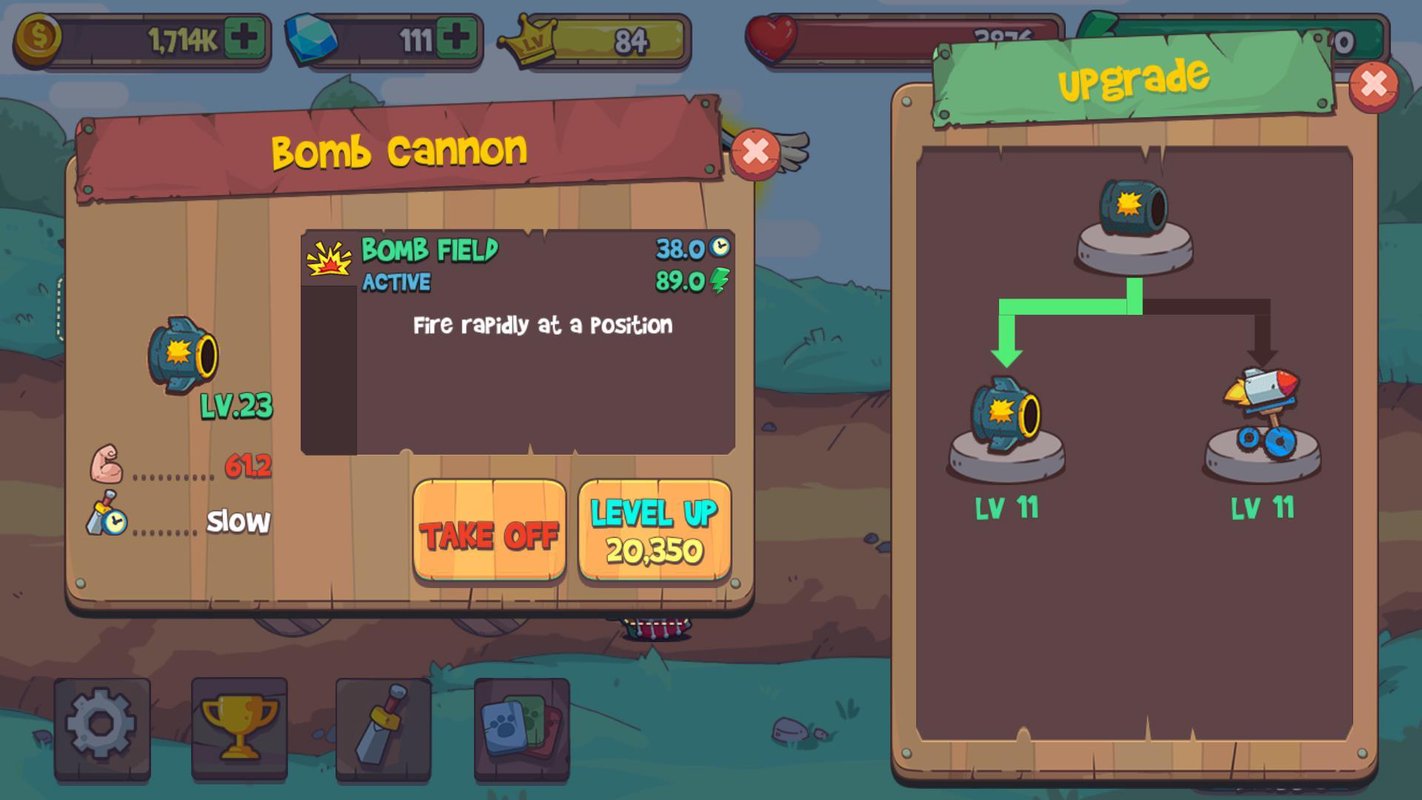Take off the Bomb Cannon

coord(489,531)
